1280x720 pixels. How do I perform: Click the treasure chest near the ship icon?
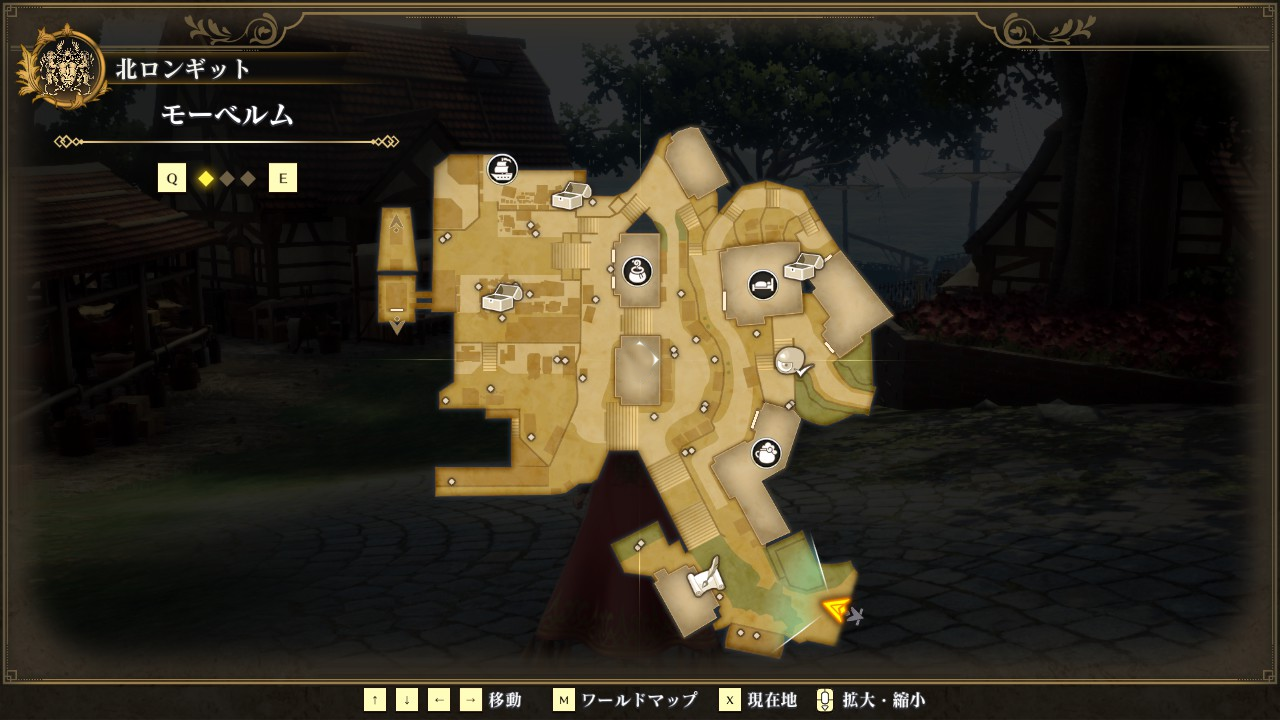pos(571,195)
